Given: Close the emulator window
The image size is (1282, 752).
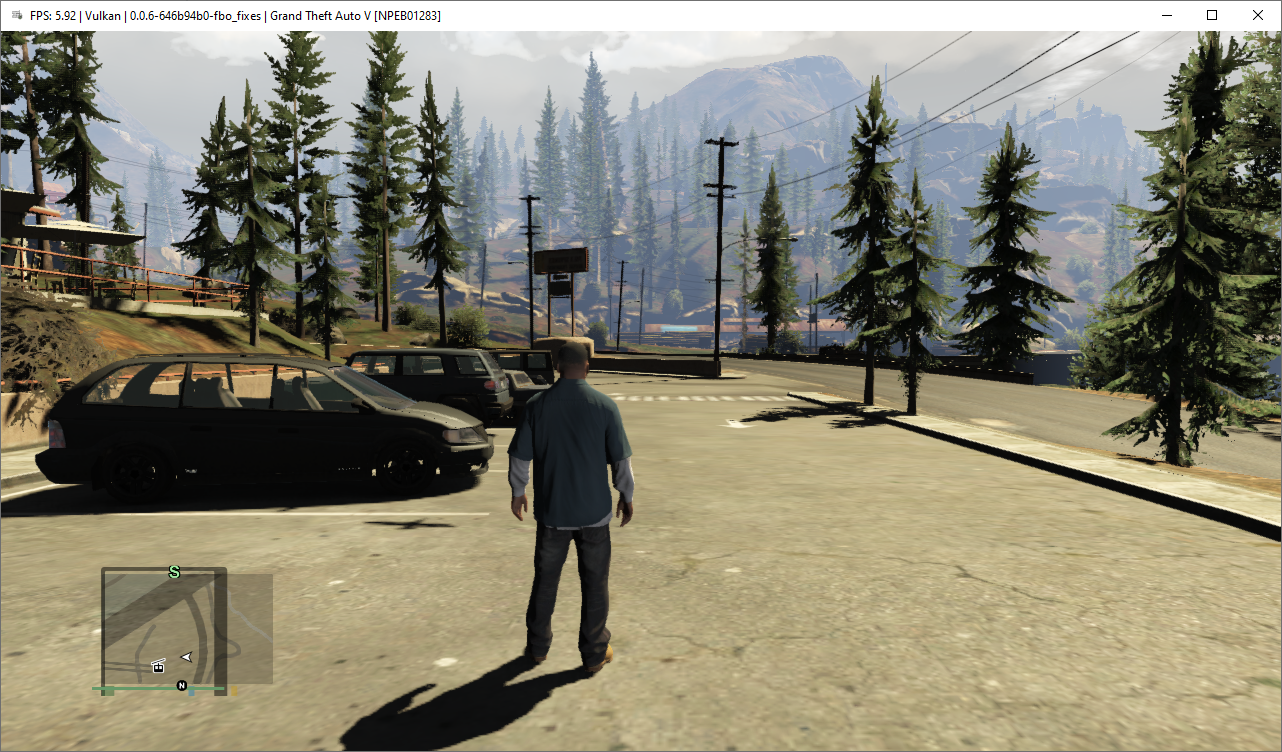Looking at the screenshot, I should pos(1257,15).
